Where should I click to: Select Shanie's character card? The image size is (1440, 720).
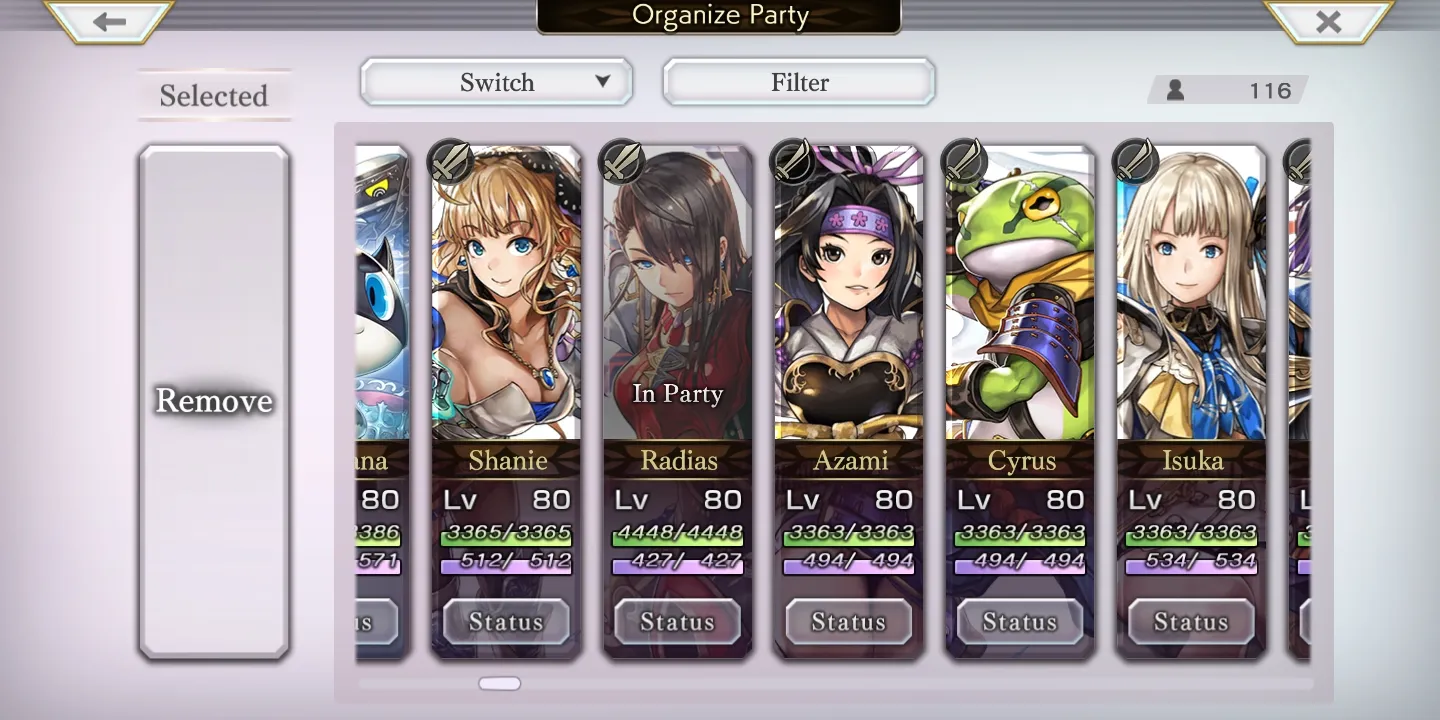point(506,300)
